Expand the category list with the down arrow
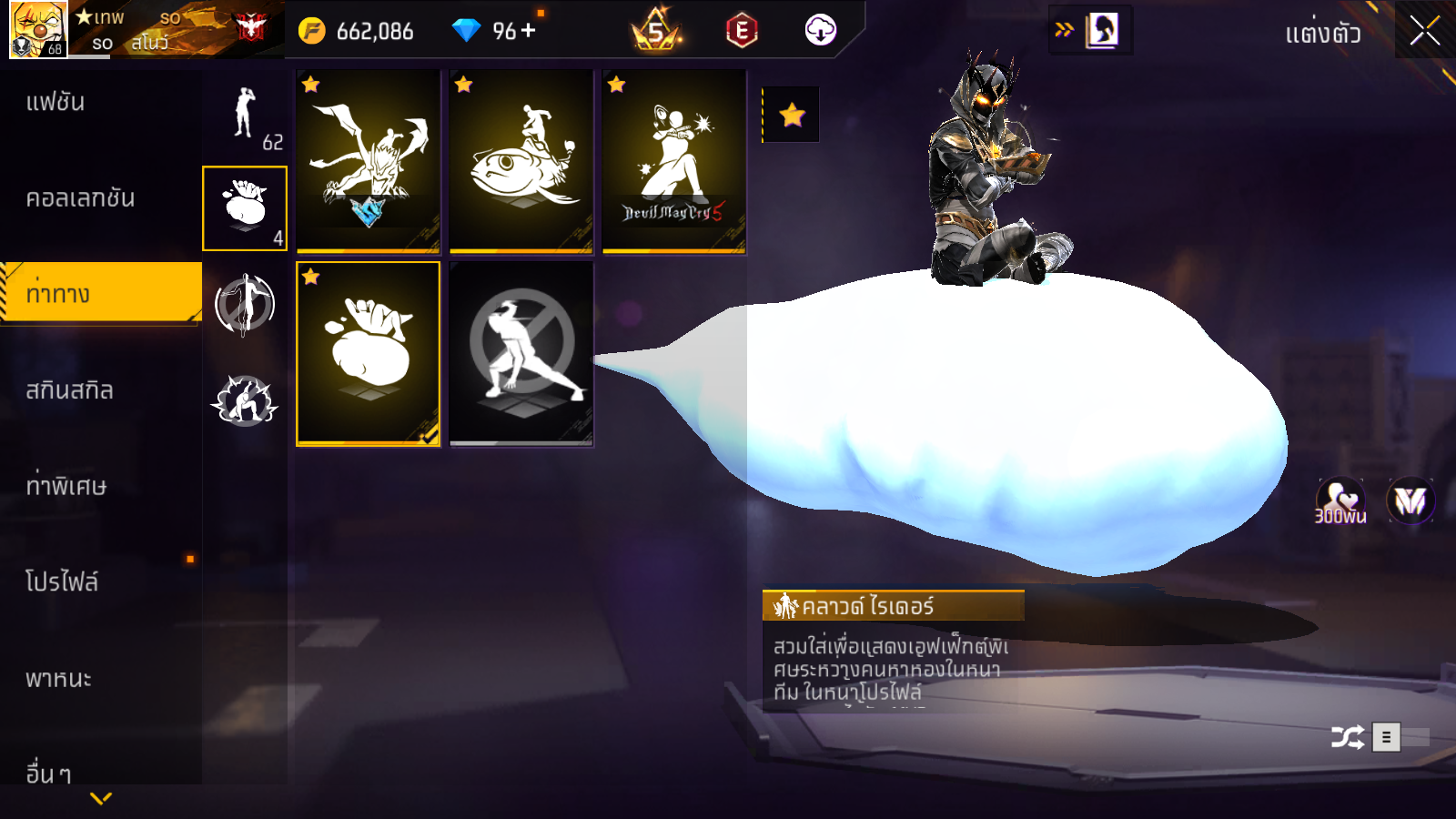 click(x=101, y=798)
